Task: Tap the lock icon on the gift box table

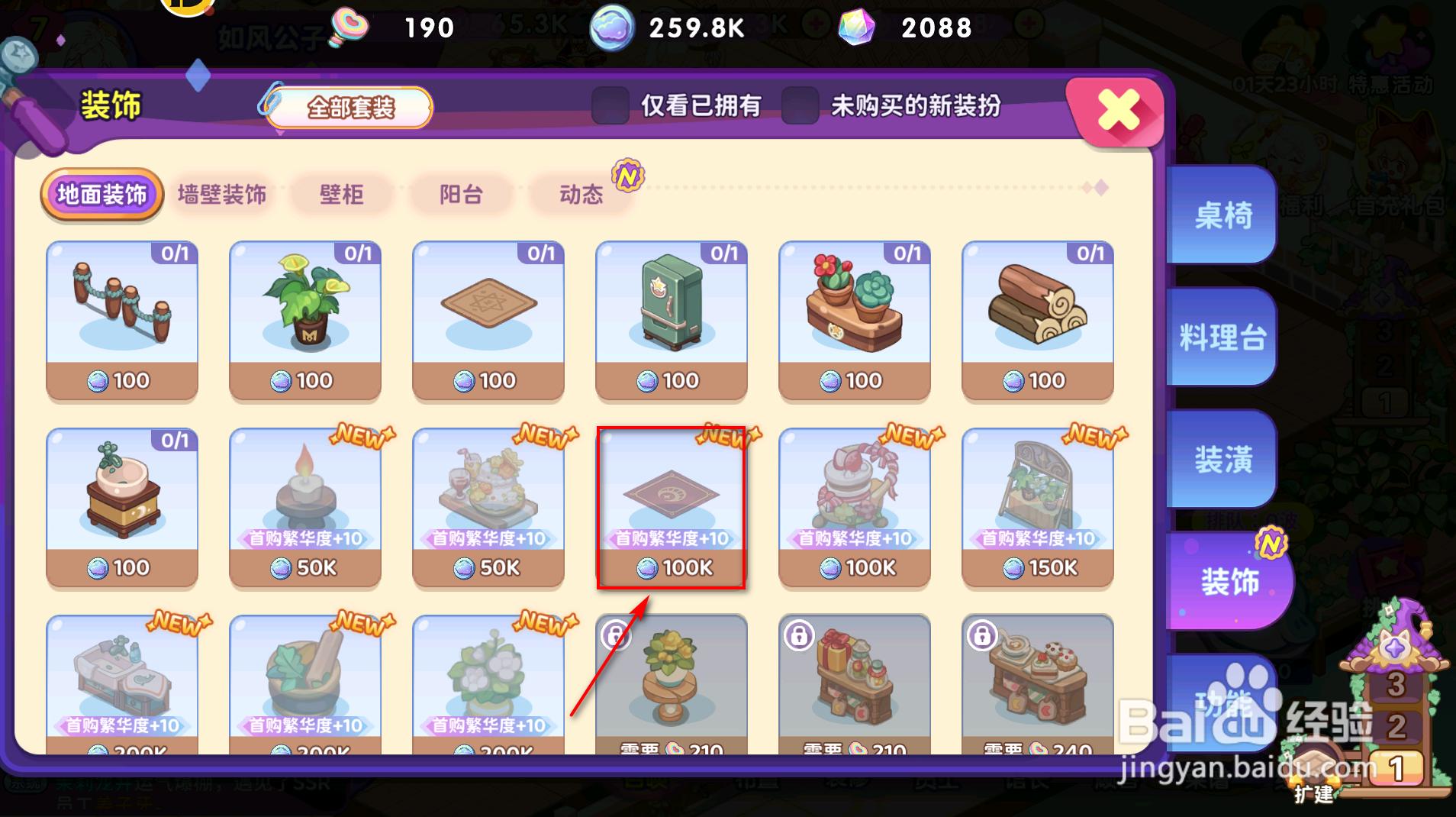Action: [x=798, y=638]
